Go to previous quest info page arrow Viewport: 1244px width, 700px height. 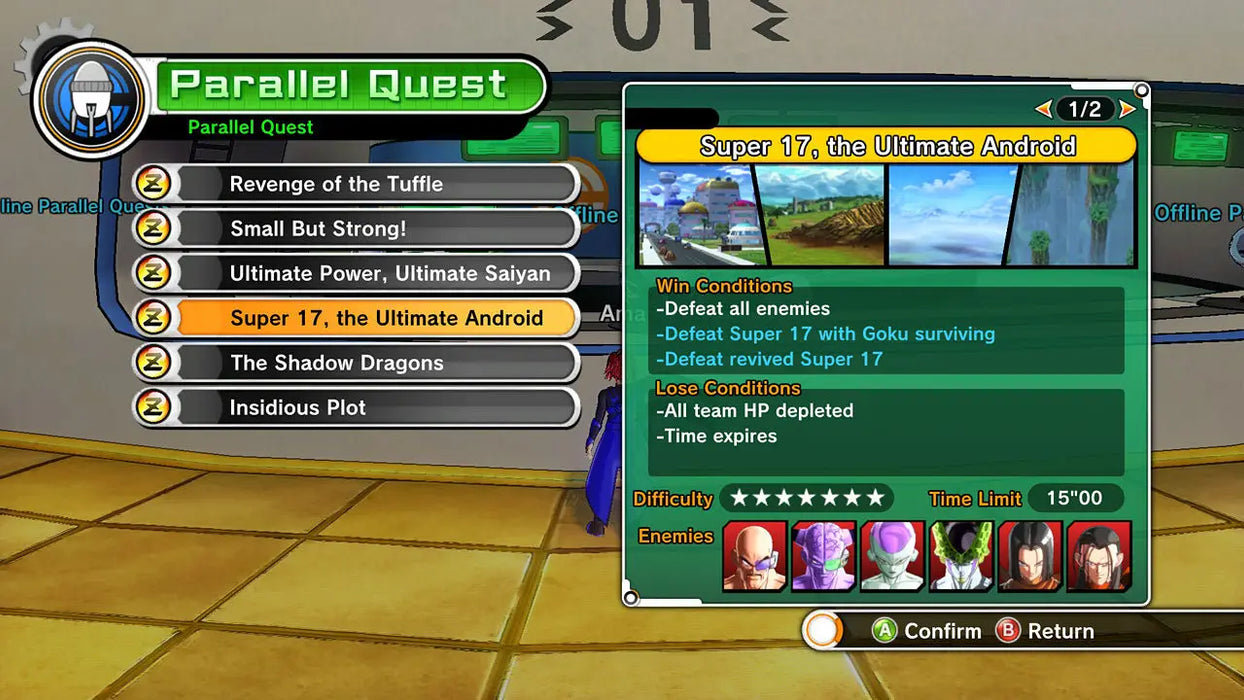pyautogui.click(x=1043, y=109)
